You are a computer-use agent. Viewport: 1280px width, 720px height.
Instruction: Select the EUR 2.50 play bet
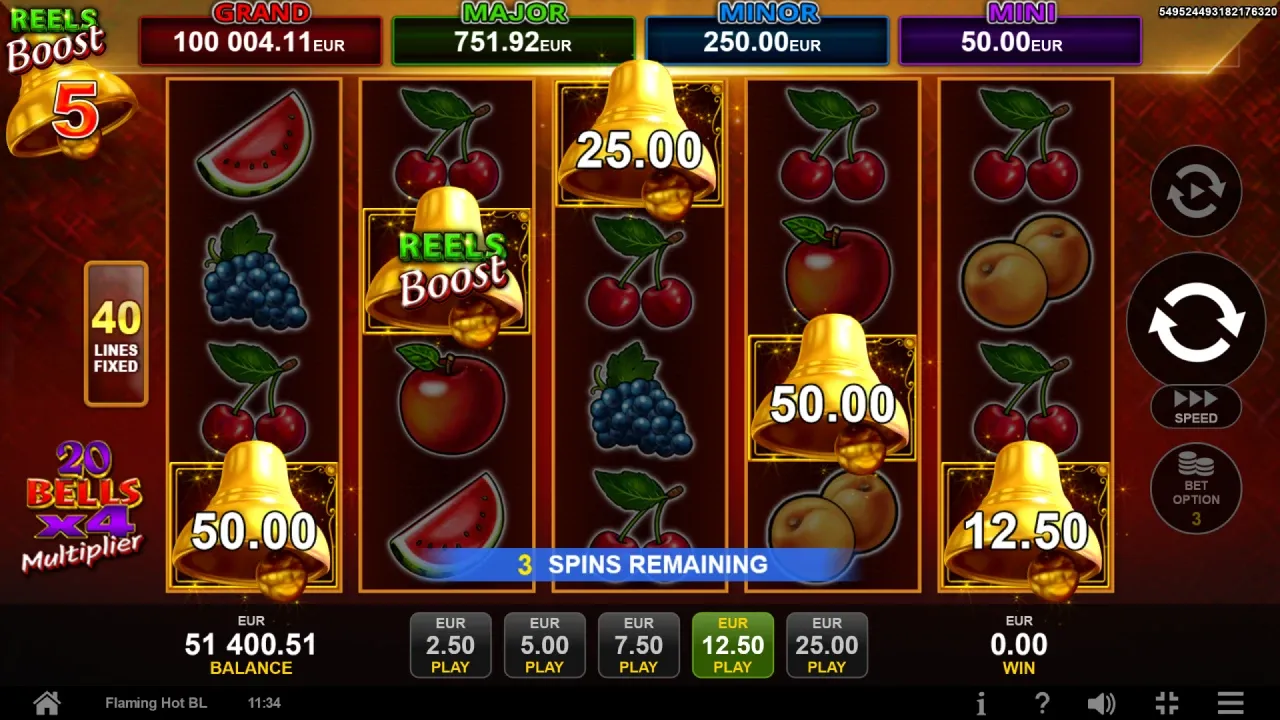[x=450, y=645]
